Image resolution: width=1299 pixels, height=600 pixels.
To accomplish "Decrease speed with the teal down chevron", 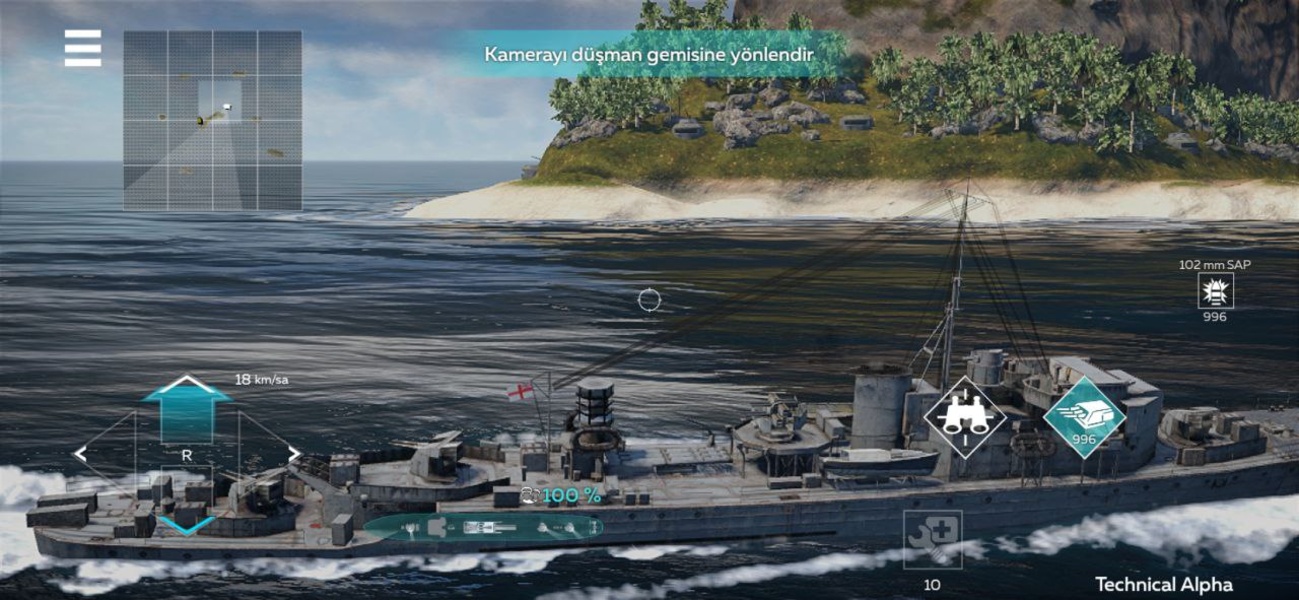I will [x=187, y=524].
